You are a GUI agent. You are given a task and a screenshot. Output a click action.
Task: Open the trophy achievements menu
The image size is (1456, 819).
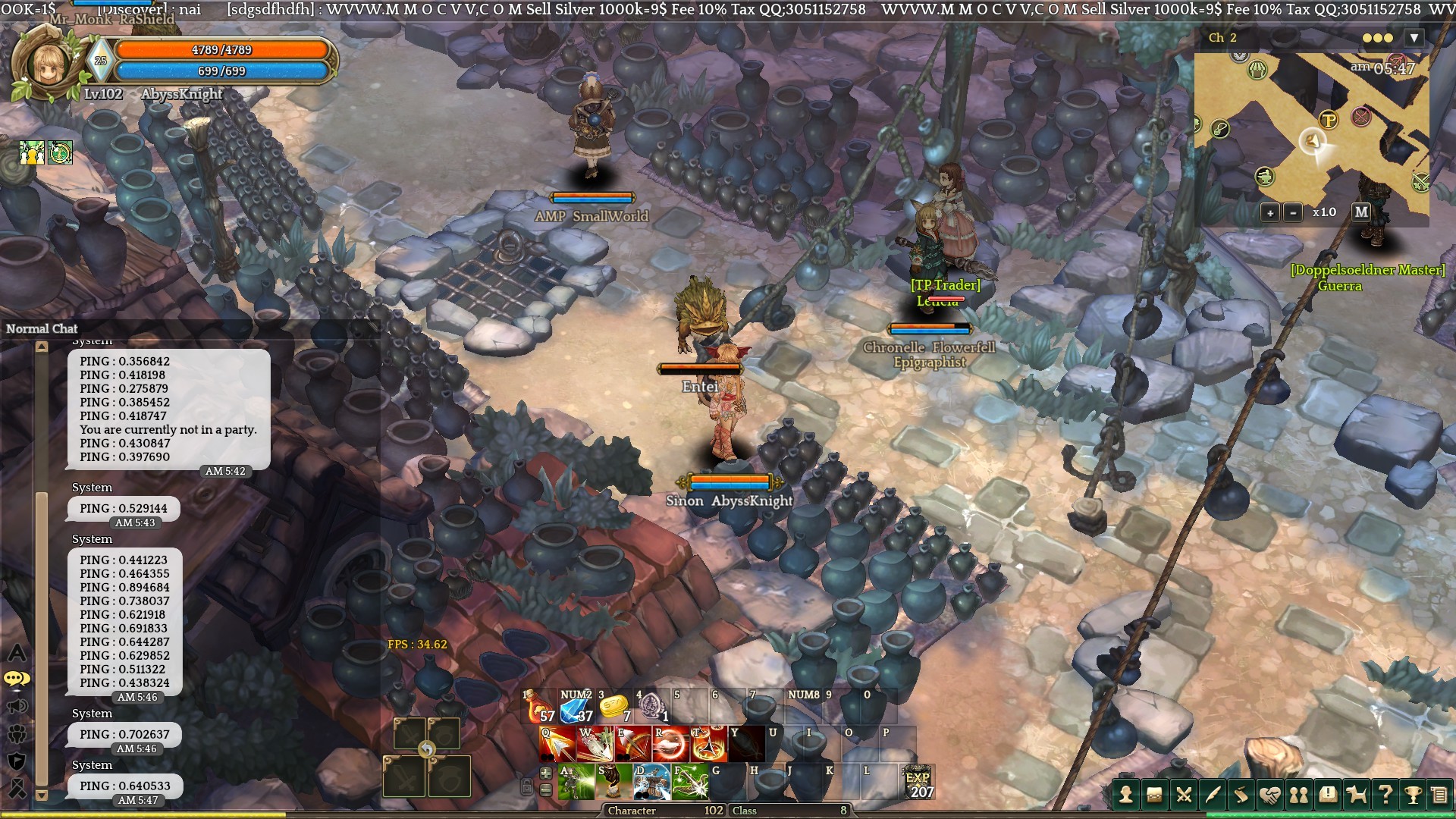[x=1413, y=794]
